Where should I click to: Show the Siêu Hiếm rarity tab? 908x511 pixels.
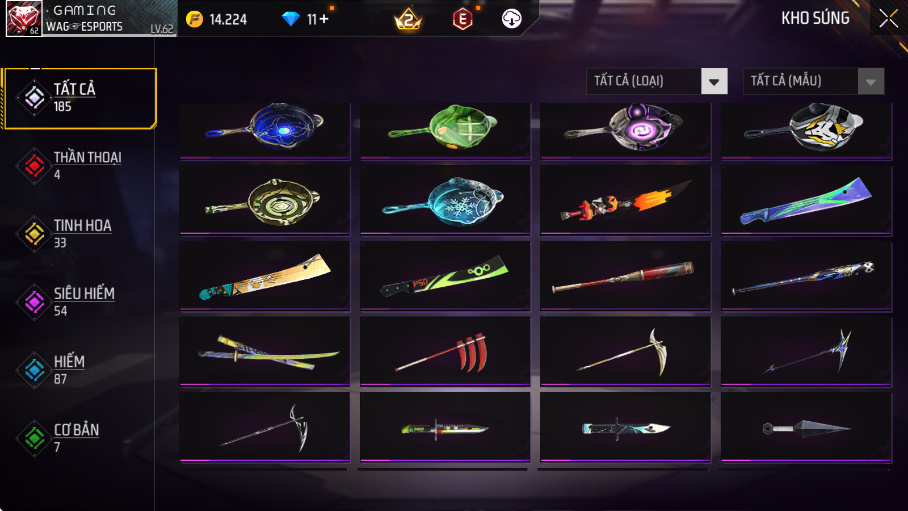pyautogui.click(x=78, y=301)
